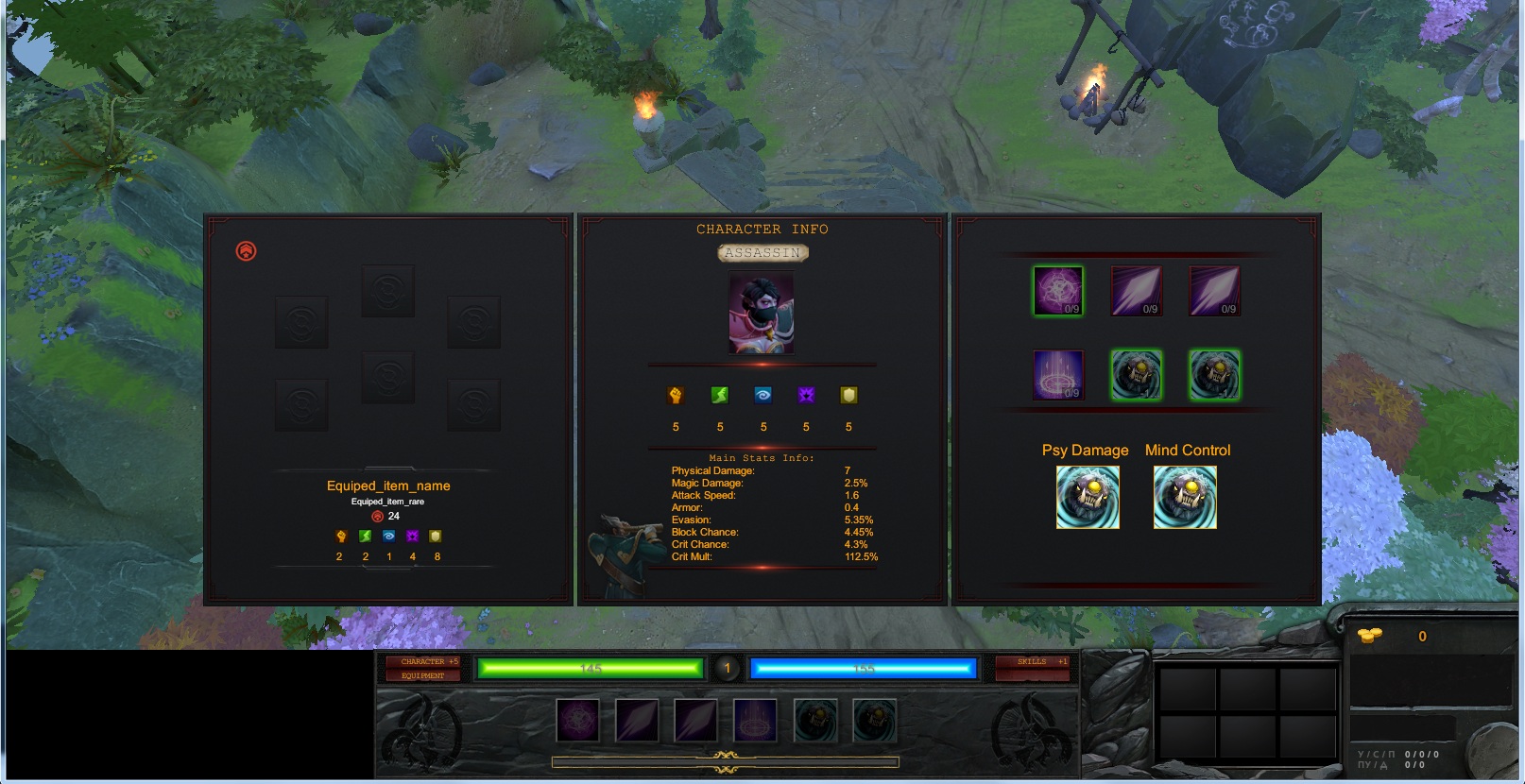
Task: Choose the Psy Damage skill icon
Action: tap(1088, 497)
